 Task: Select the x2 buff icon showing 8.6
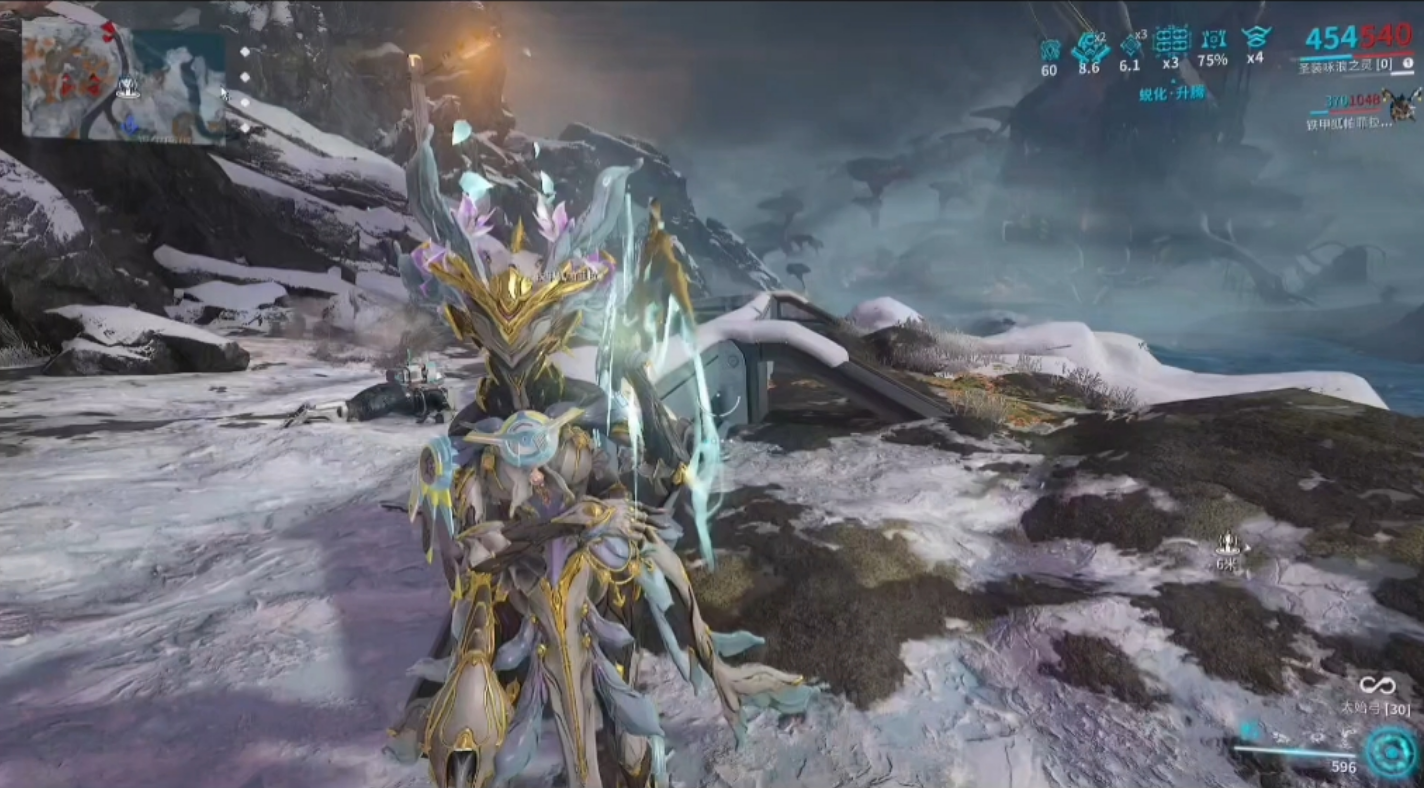pos(1089,46)
